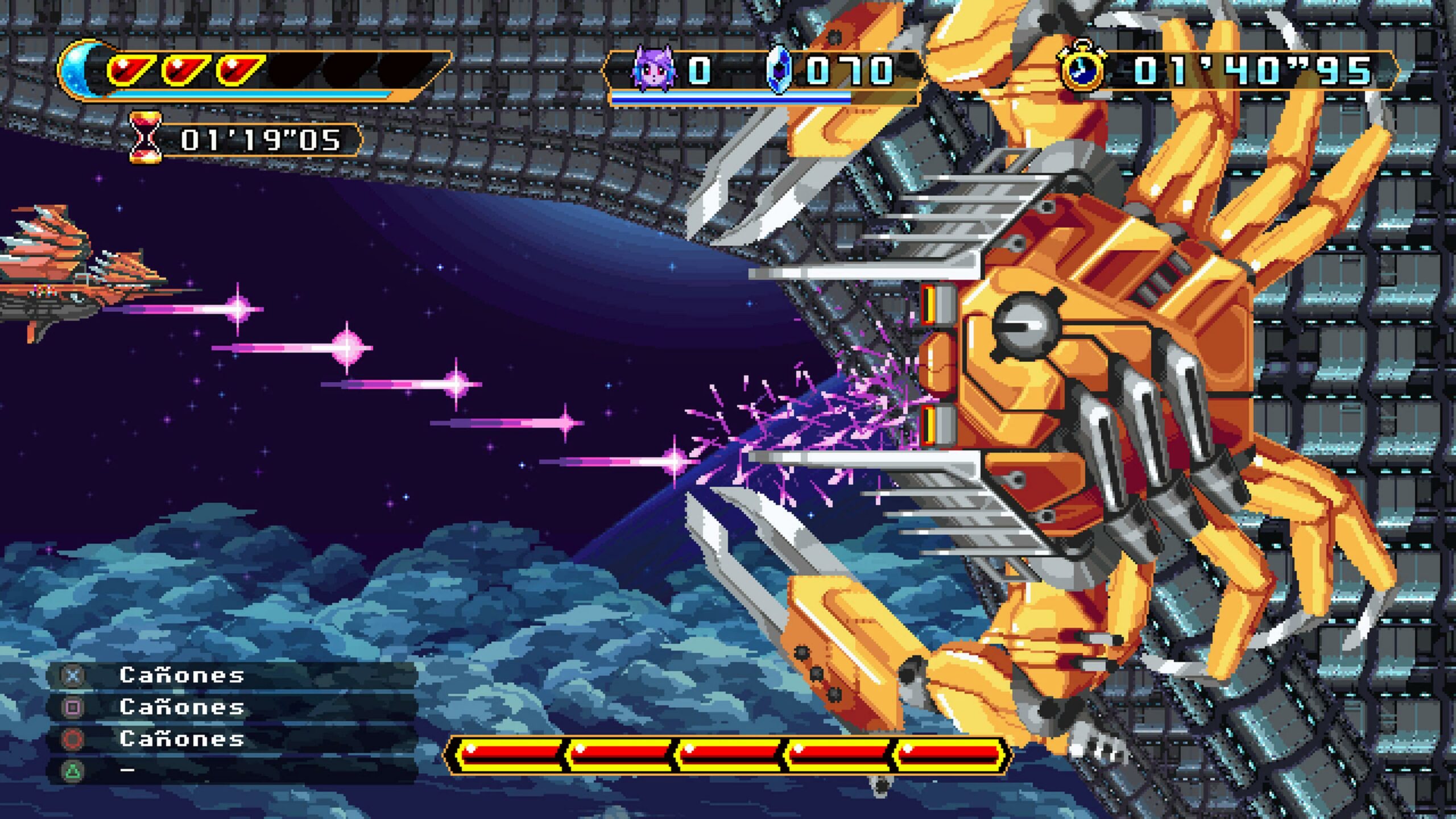Select the red hourglass icon
Screen dimensions: 1456x819
click(x=146, y=138)
